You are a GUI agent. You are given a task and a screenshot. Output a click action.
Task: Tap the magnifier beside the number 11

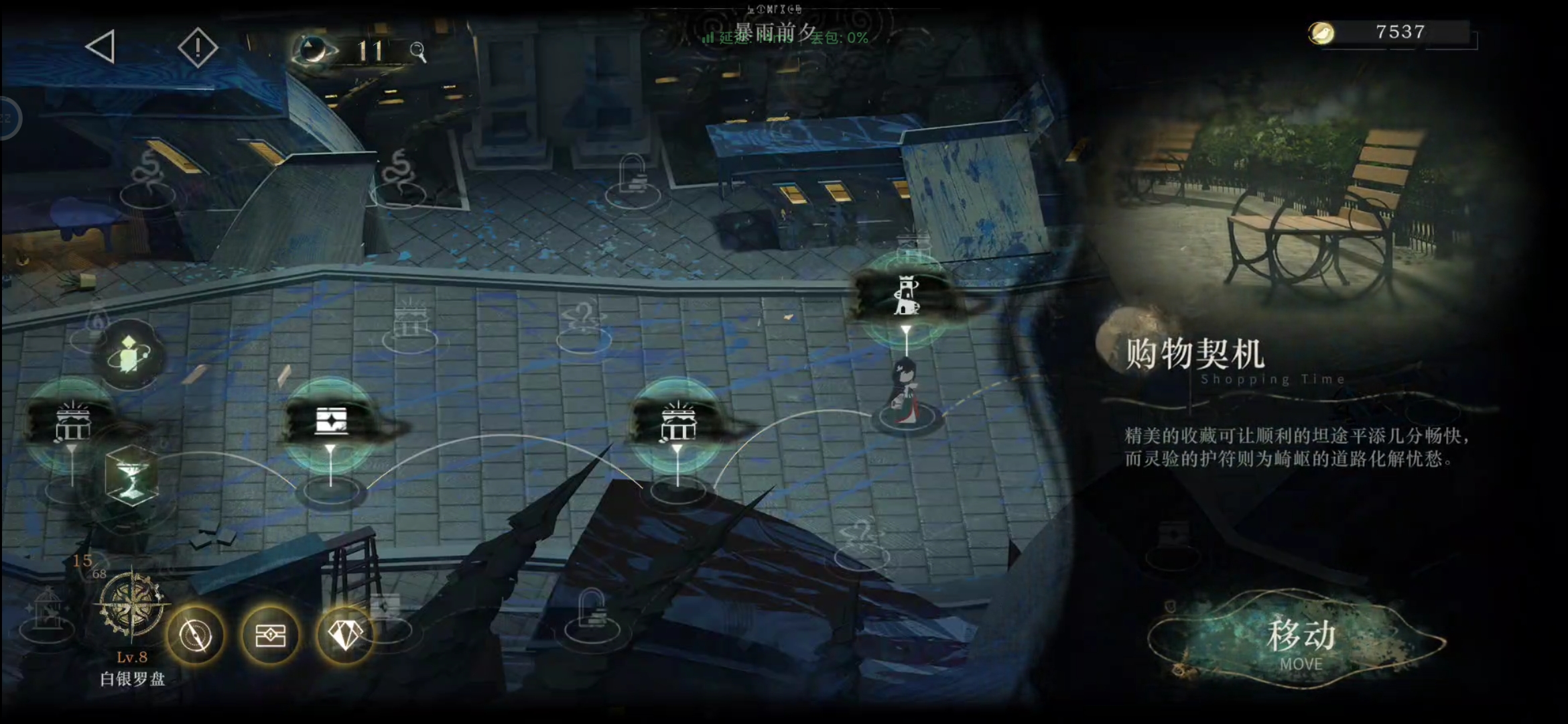pyautogui.click(x=418, y=52)
